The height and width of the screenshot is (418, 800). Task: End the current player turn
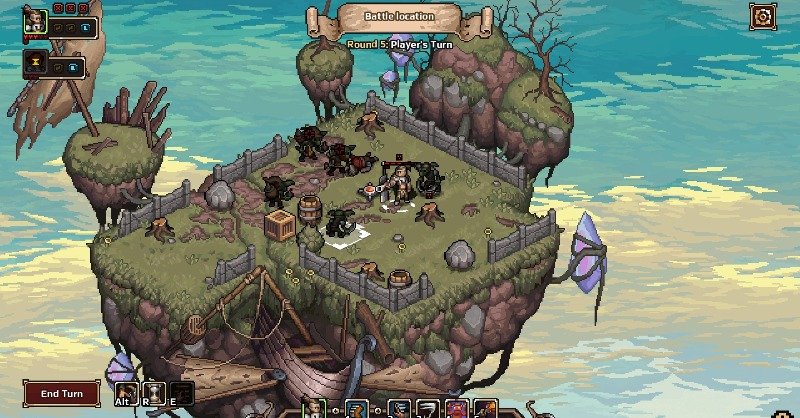(62, 393)
